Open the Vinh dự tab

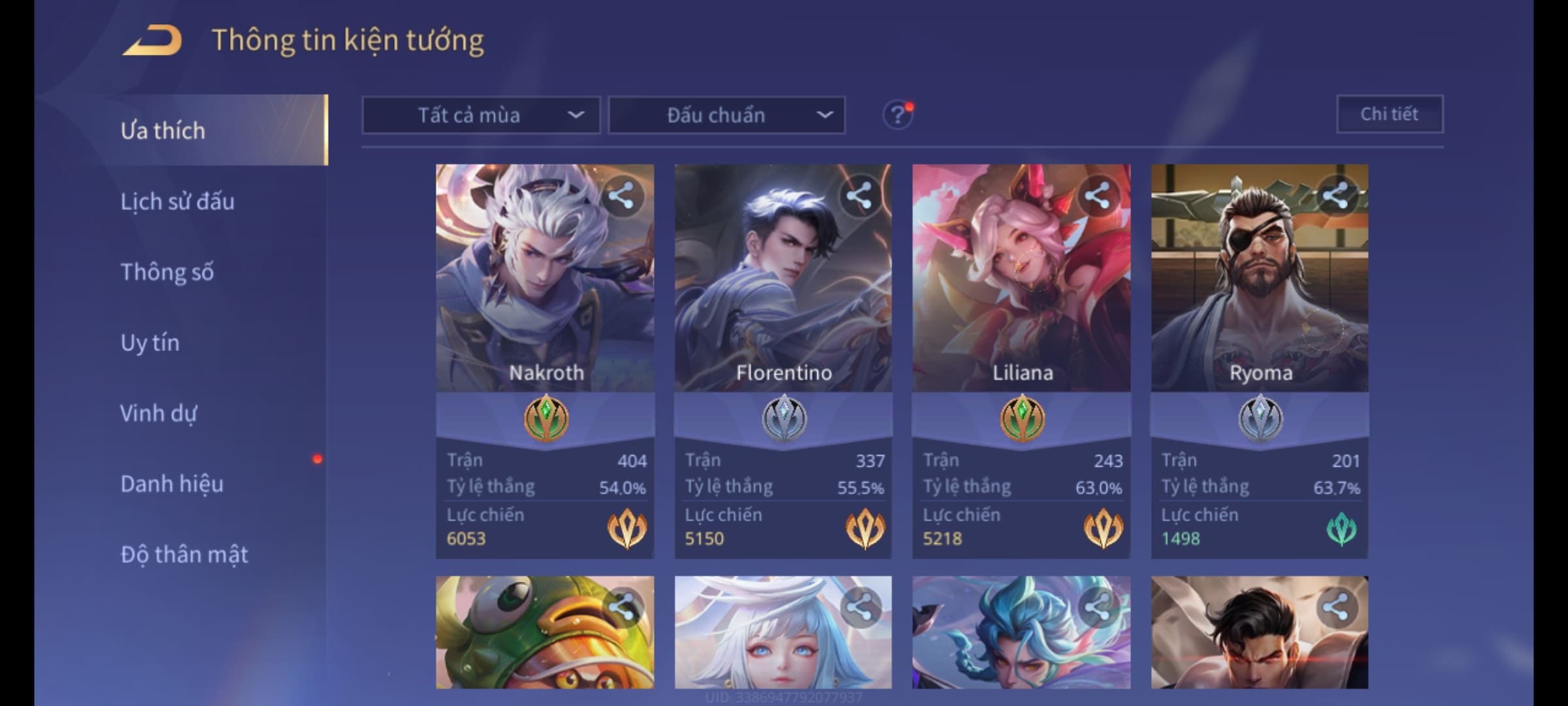pos(158,413)
